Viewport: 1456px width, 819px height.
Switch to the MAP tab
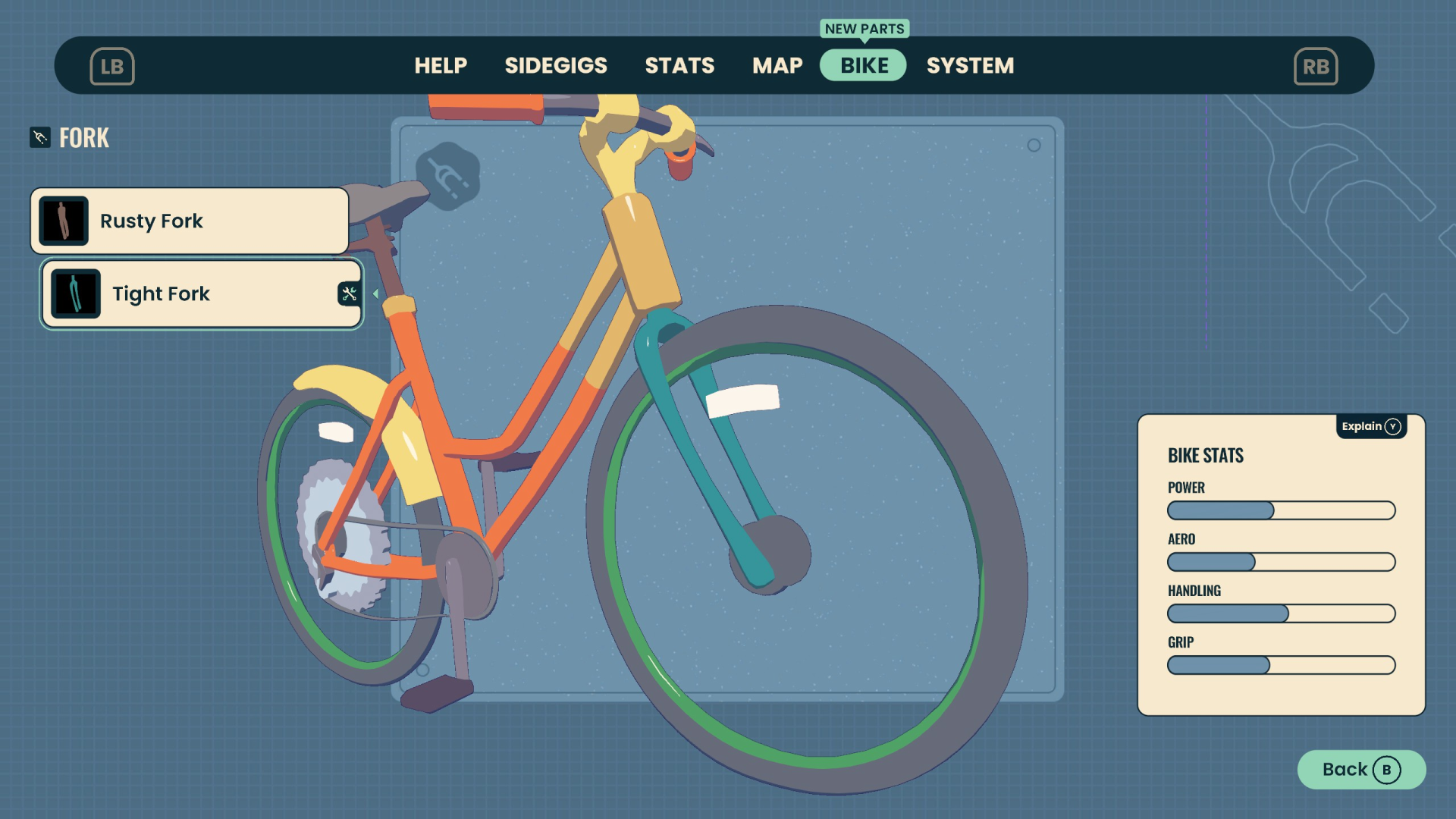pyautogui.click(x=777, y=66)
